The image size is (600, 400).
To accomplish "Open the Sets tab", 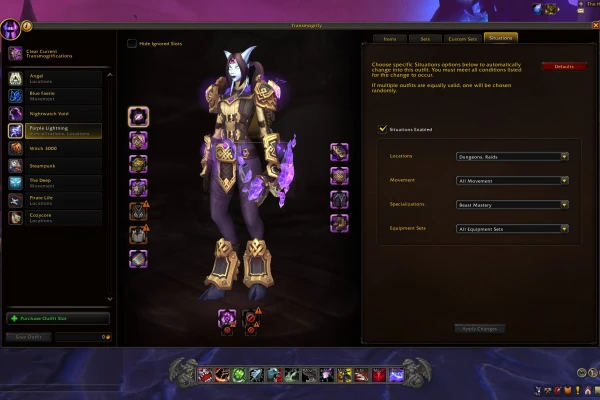I will click(425, 38).
